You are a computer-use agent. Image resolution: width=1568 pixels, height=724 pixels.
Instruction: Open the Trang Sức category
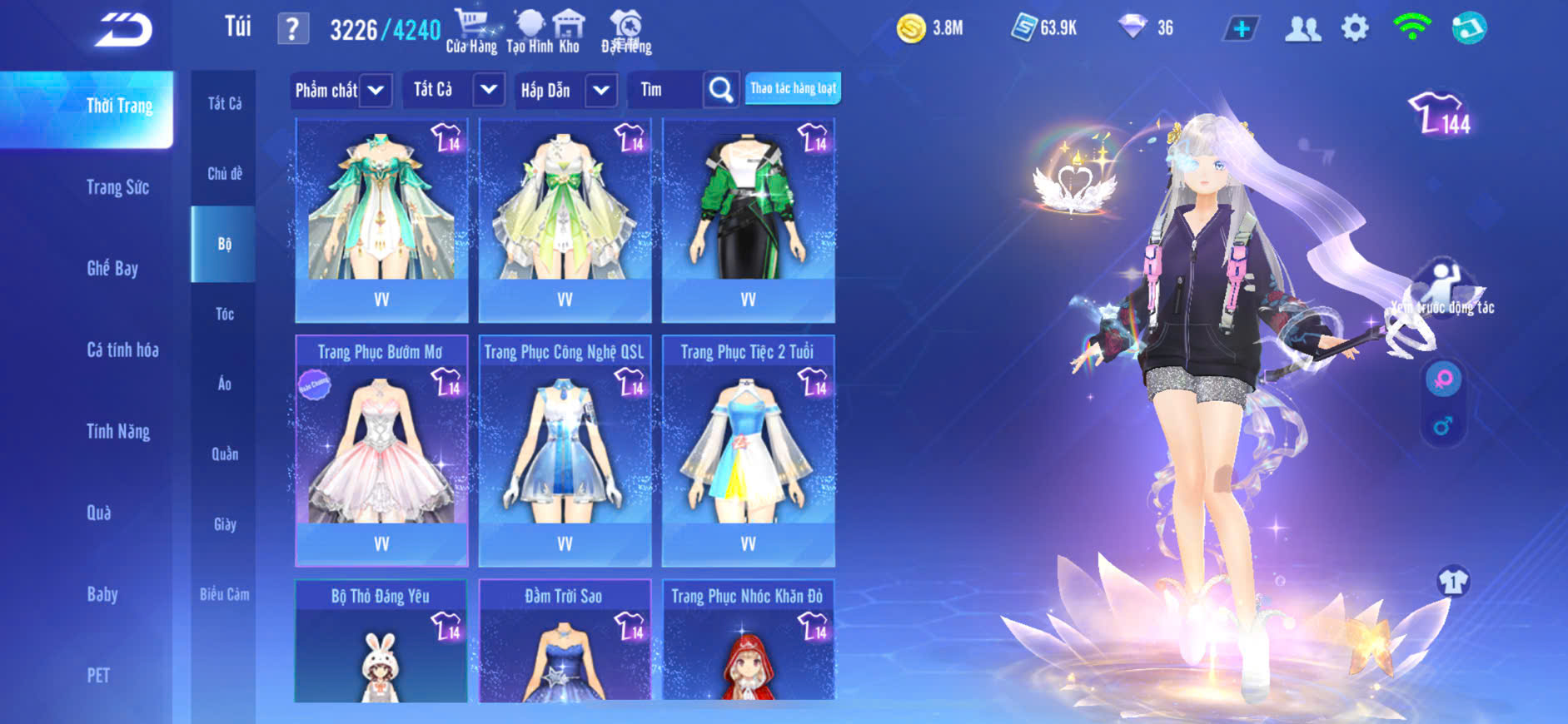click(117, 187)
